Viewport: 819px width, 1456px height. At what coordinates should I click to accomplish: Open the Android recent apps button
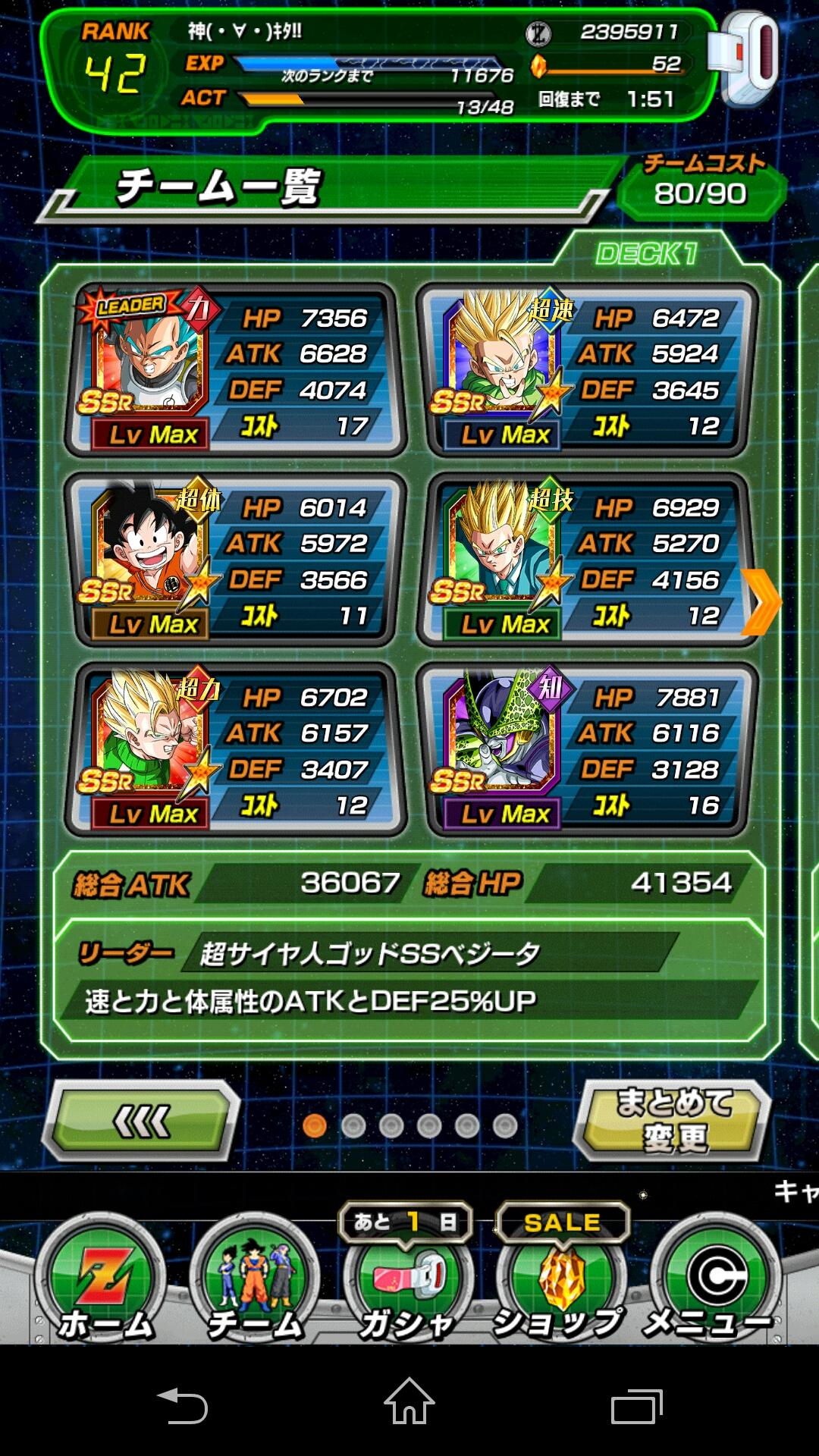point(636,1405)
